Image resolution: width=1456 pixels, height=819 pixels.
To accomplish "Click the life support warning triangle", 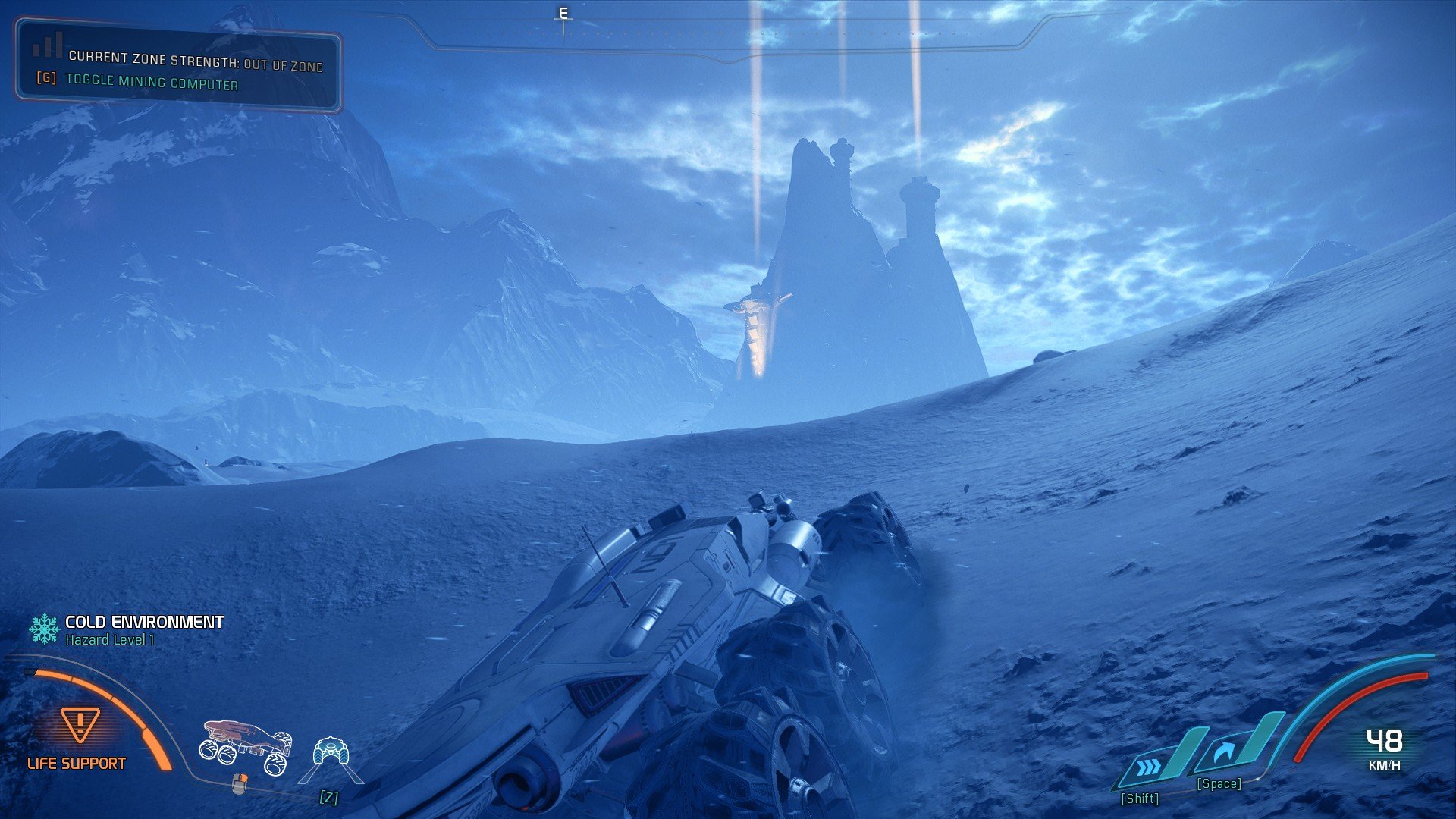I will tap(80, 725).
